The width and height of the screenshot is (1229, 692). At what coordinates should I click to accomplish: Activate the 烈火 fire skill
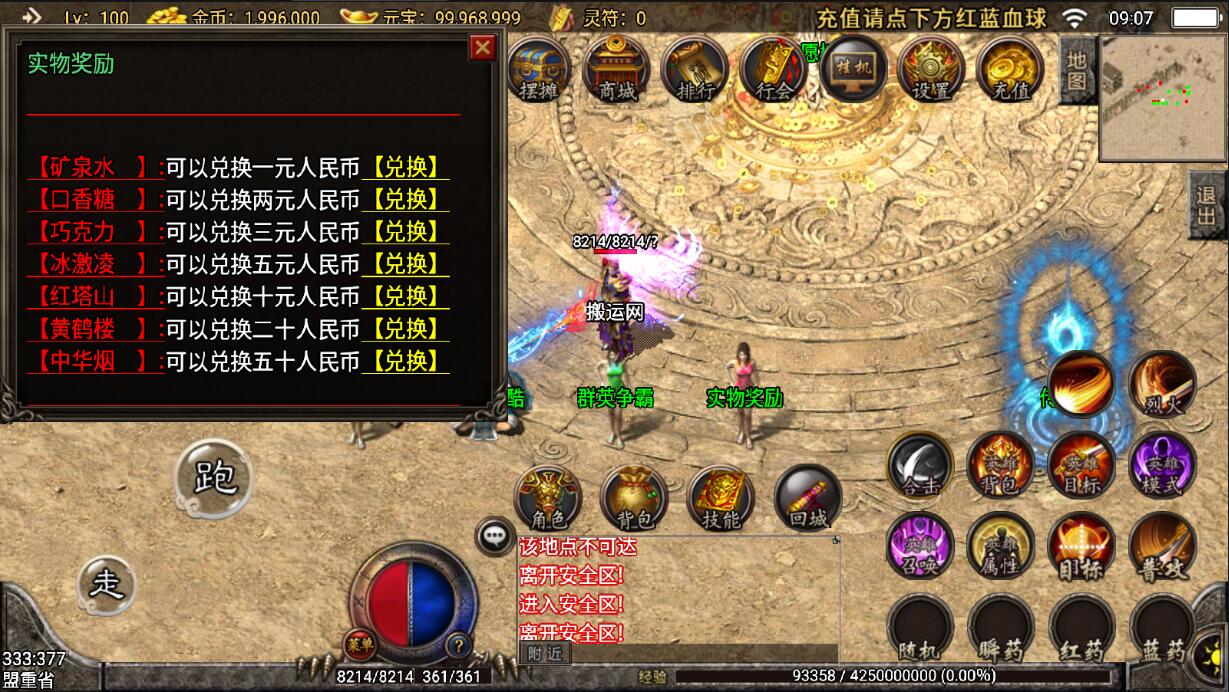tap(1163, 384)
